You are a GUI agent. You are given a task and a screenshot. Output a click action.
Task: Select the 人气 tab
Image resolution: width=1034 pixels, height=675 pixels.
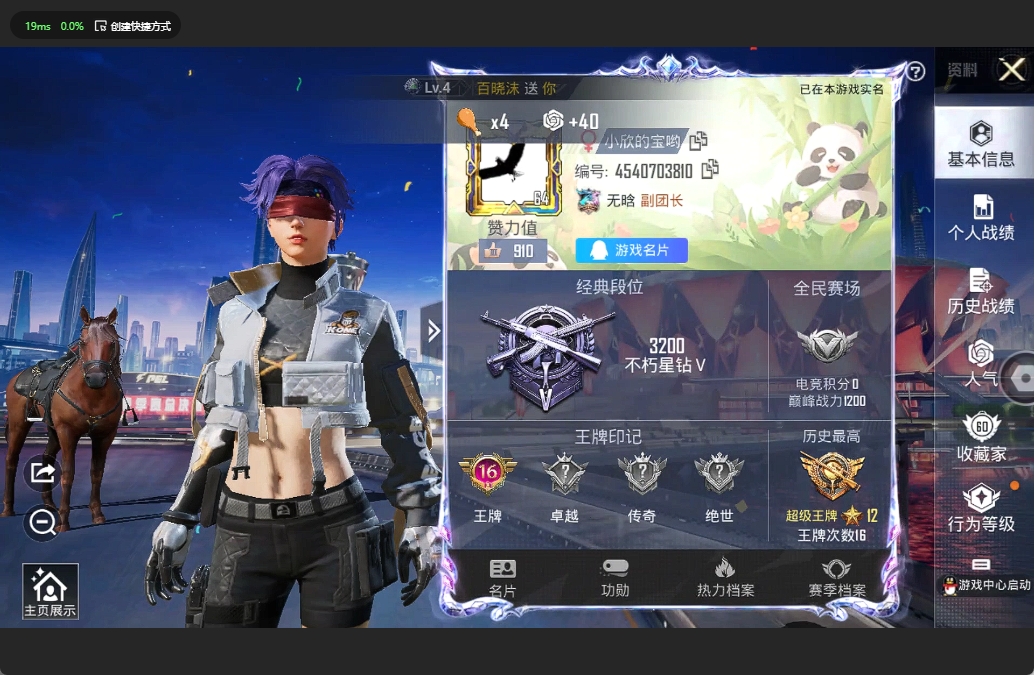(981, 364)
